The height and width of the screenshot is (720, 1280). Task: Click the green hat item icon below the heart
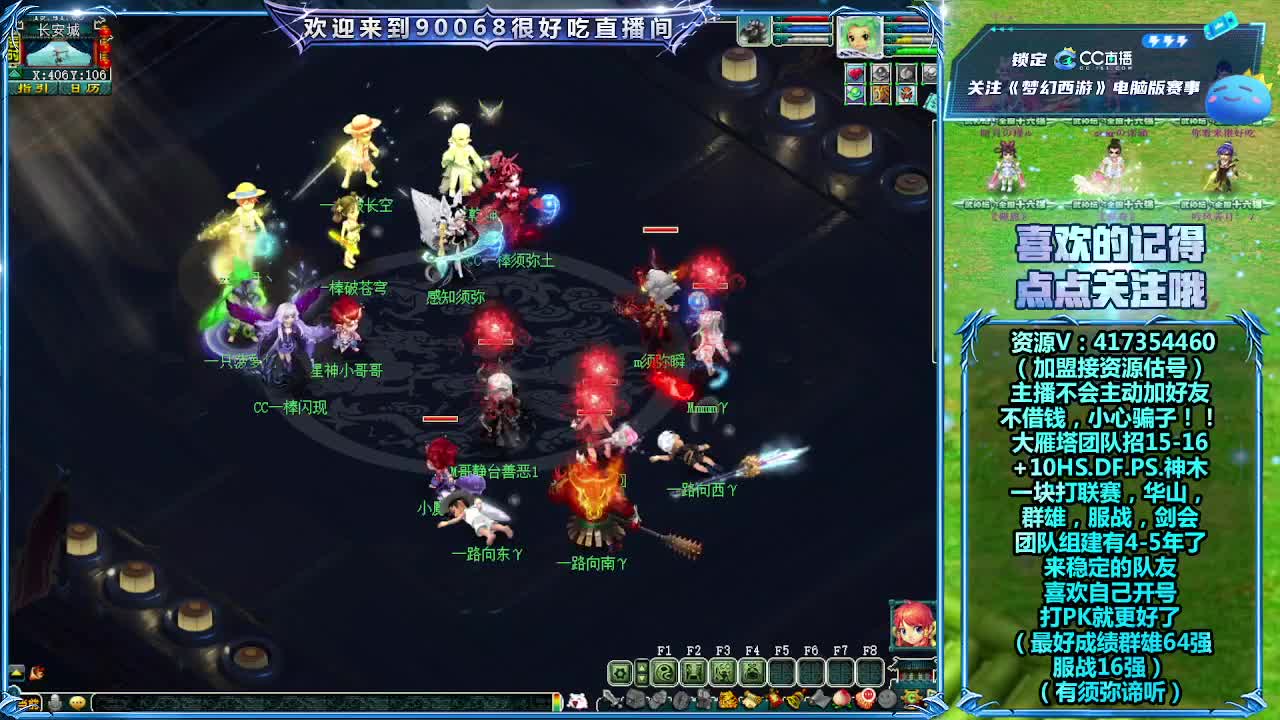click(855, 92)
